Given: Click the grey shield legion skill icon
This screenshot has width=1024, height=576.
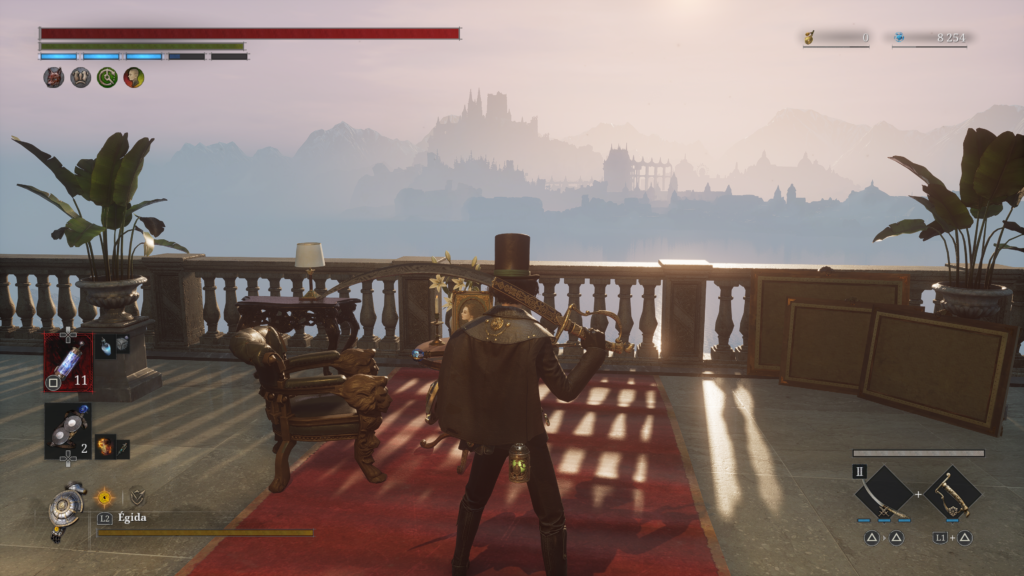Looking at the screenshot, I should [137, 496].
